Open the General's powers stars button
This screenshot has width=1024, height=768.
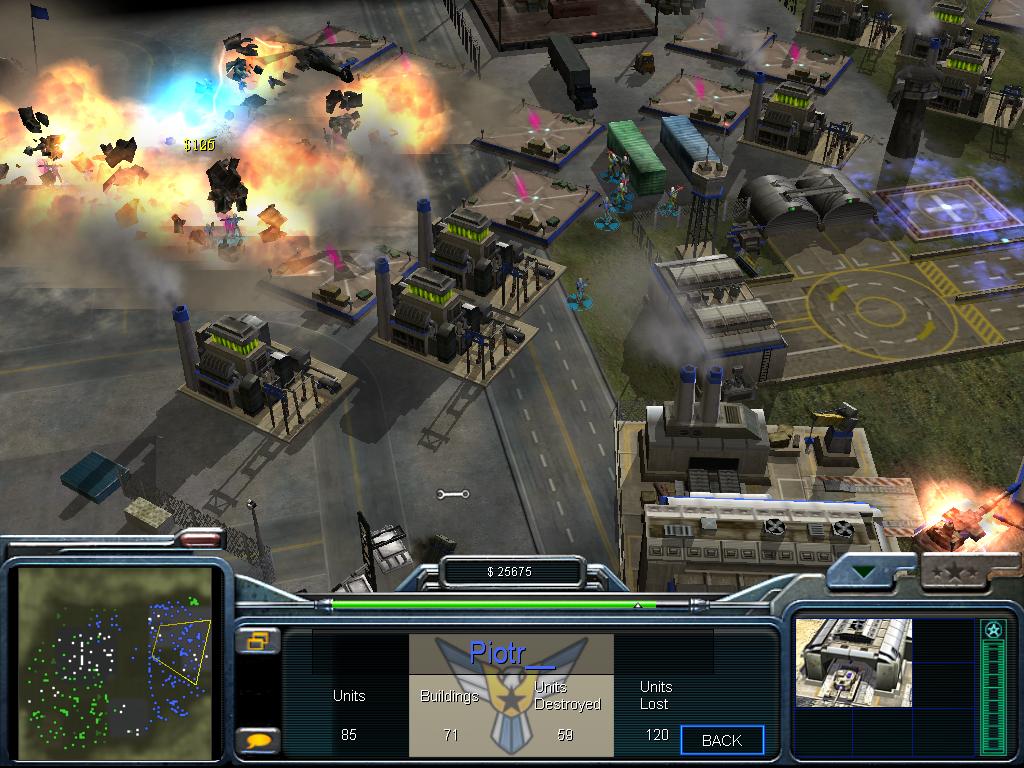tap(953, 572)
